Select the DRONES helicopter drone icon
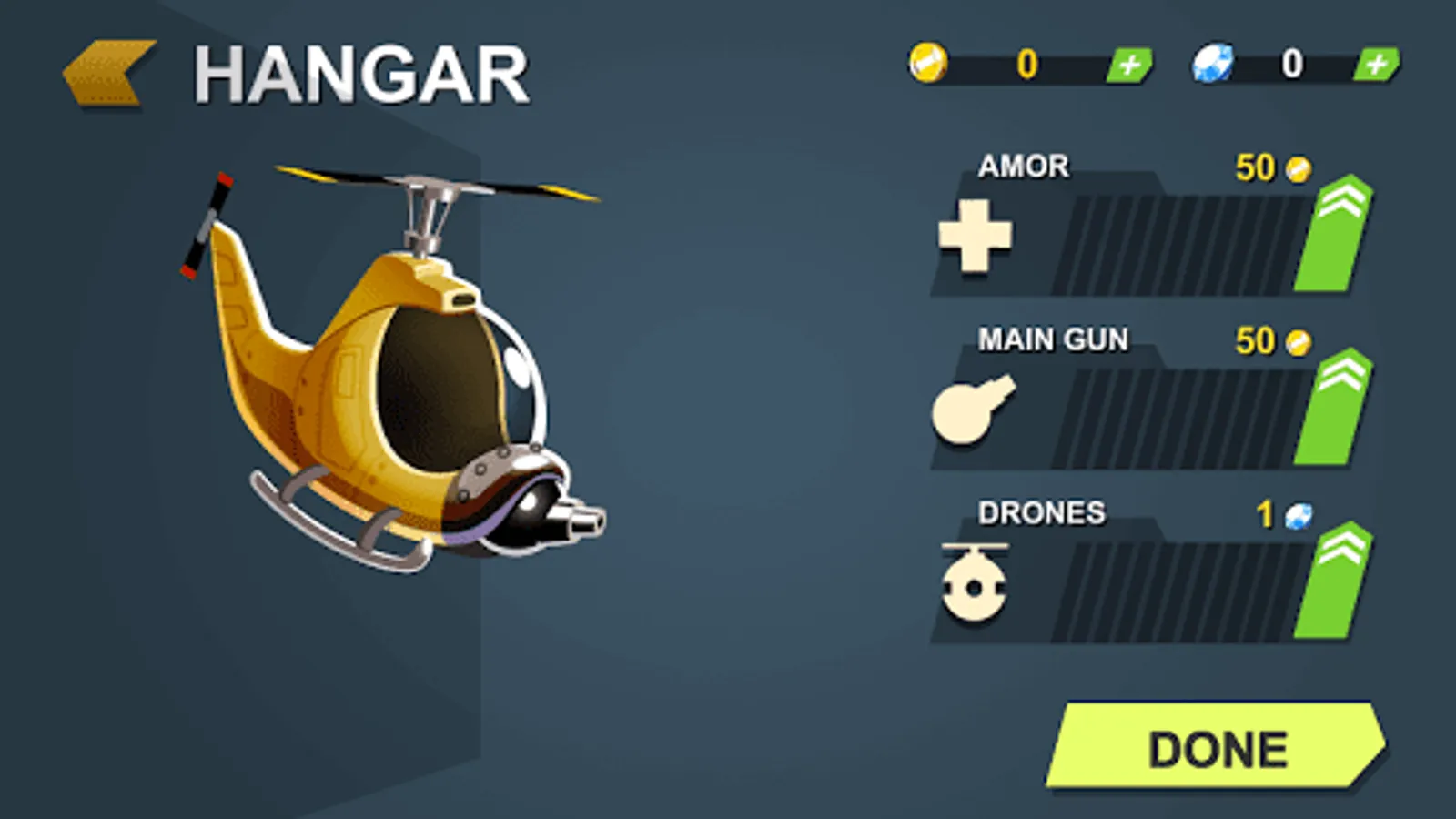The image size is (1456, 819). click(x=974, y=584)
